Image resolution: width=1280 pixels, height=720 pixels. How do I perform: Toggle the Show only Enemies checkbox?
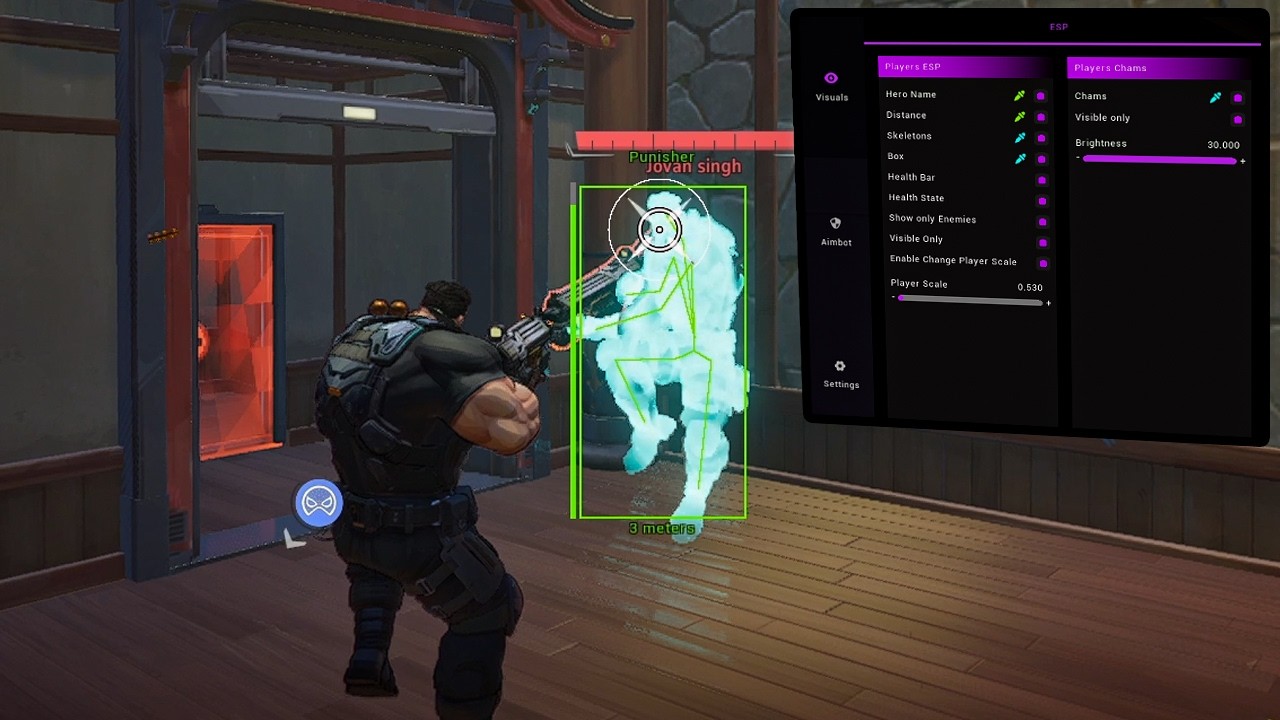[1043, 222]
